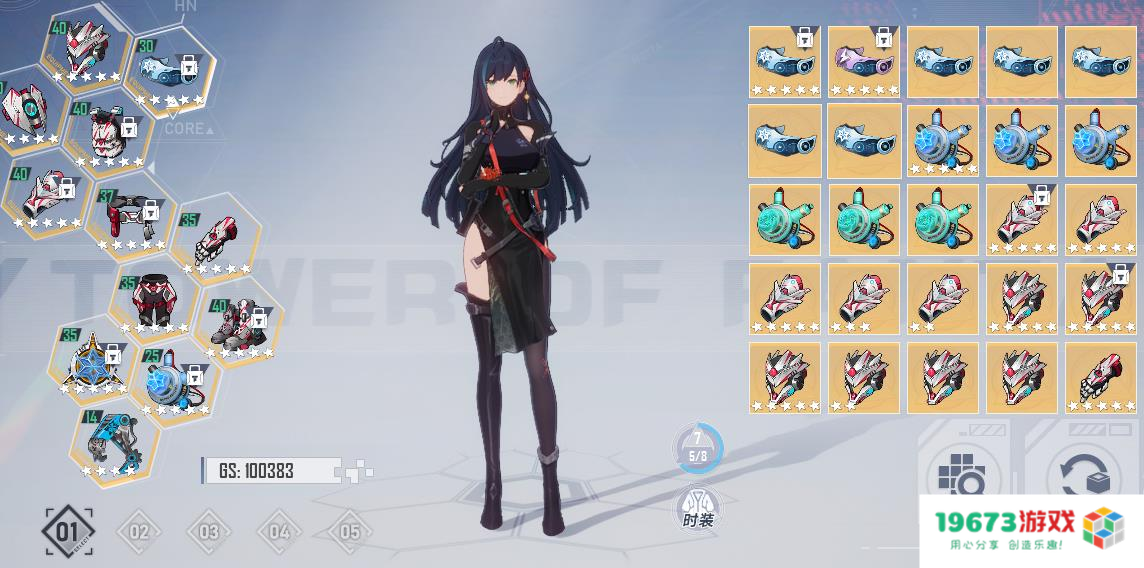Image resolution: width=1144 pixels, height=568 pixels.
Task: Switch to equipment preset 03
Action: point(208,531)
